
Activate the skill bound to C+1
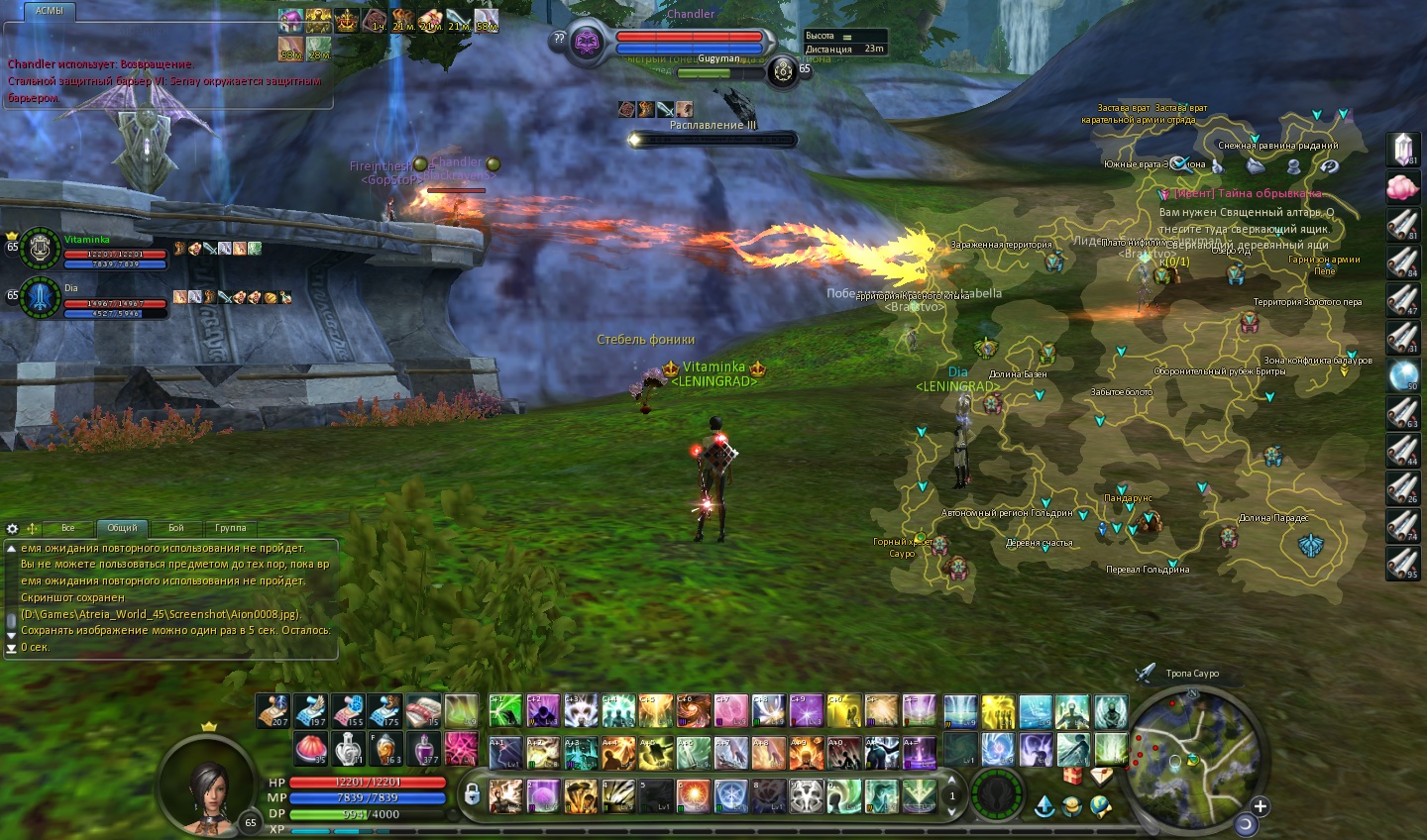pos(504,710)
